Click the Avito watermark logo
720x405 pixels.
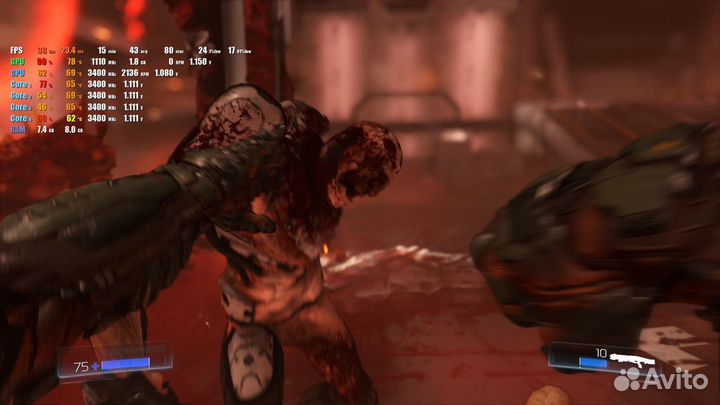tap(661, 378)
